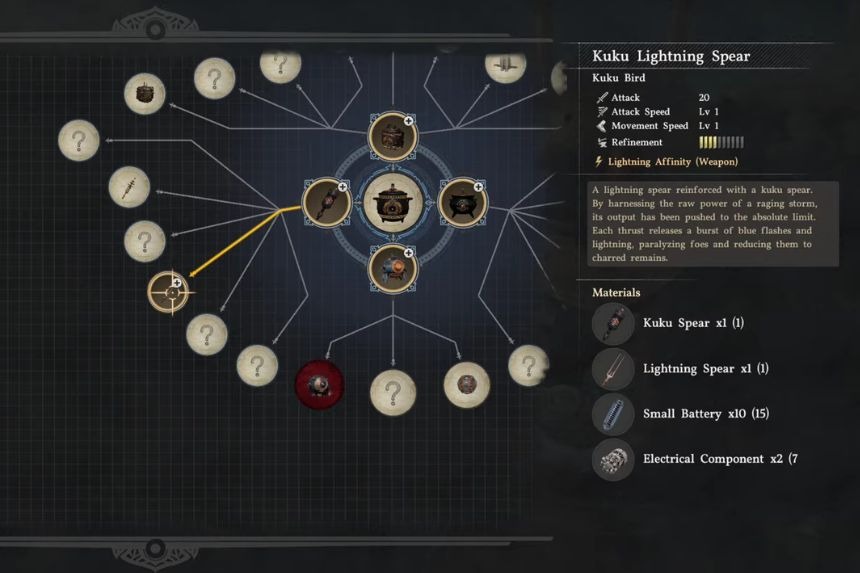View the Small Battery material
Image resolution: width=860 pixels, height=573 pixels.
click(x=613, y=414)
